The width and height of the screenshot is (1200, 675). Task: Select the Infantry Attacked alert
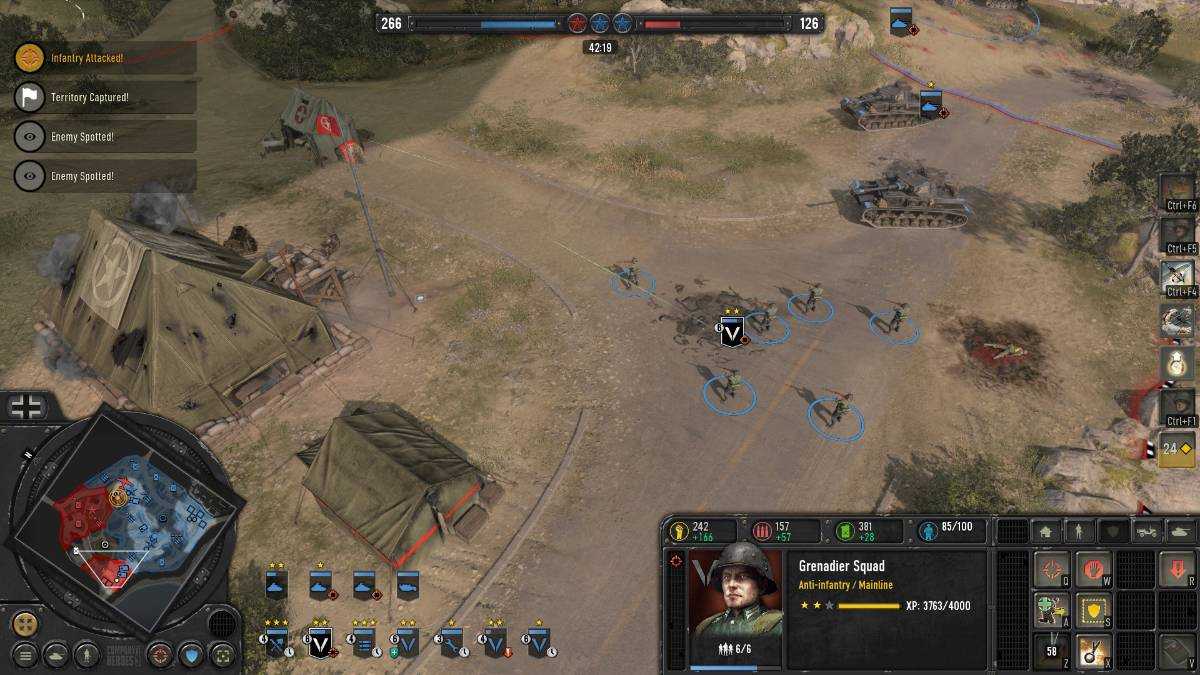coord(105,58)
